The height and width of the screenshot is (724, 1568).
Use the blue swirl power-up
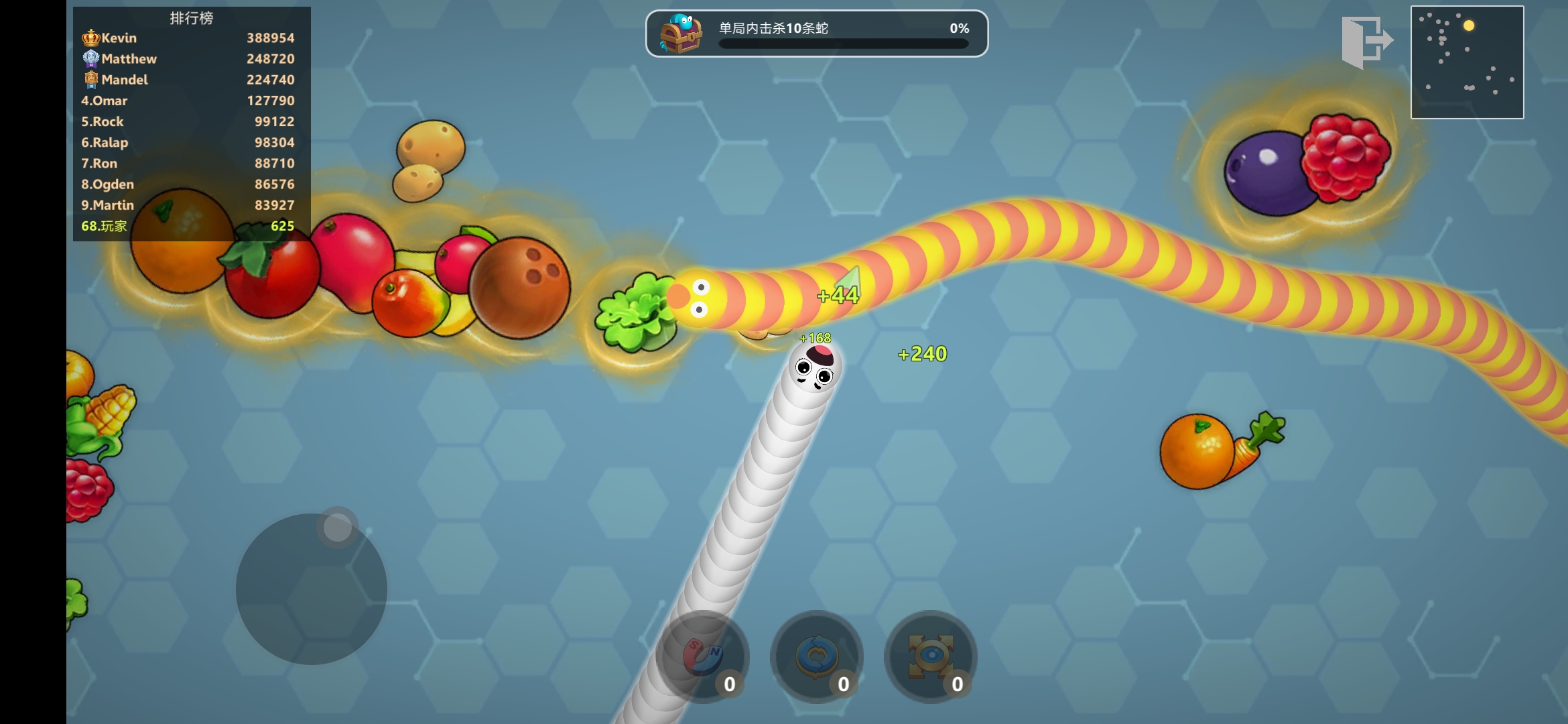pos(816,656)
